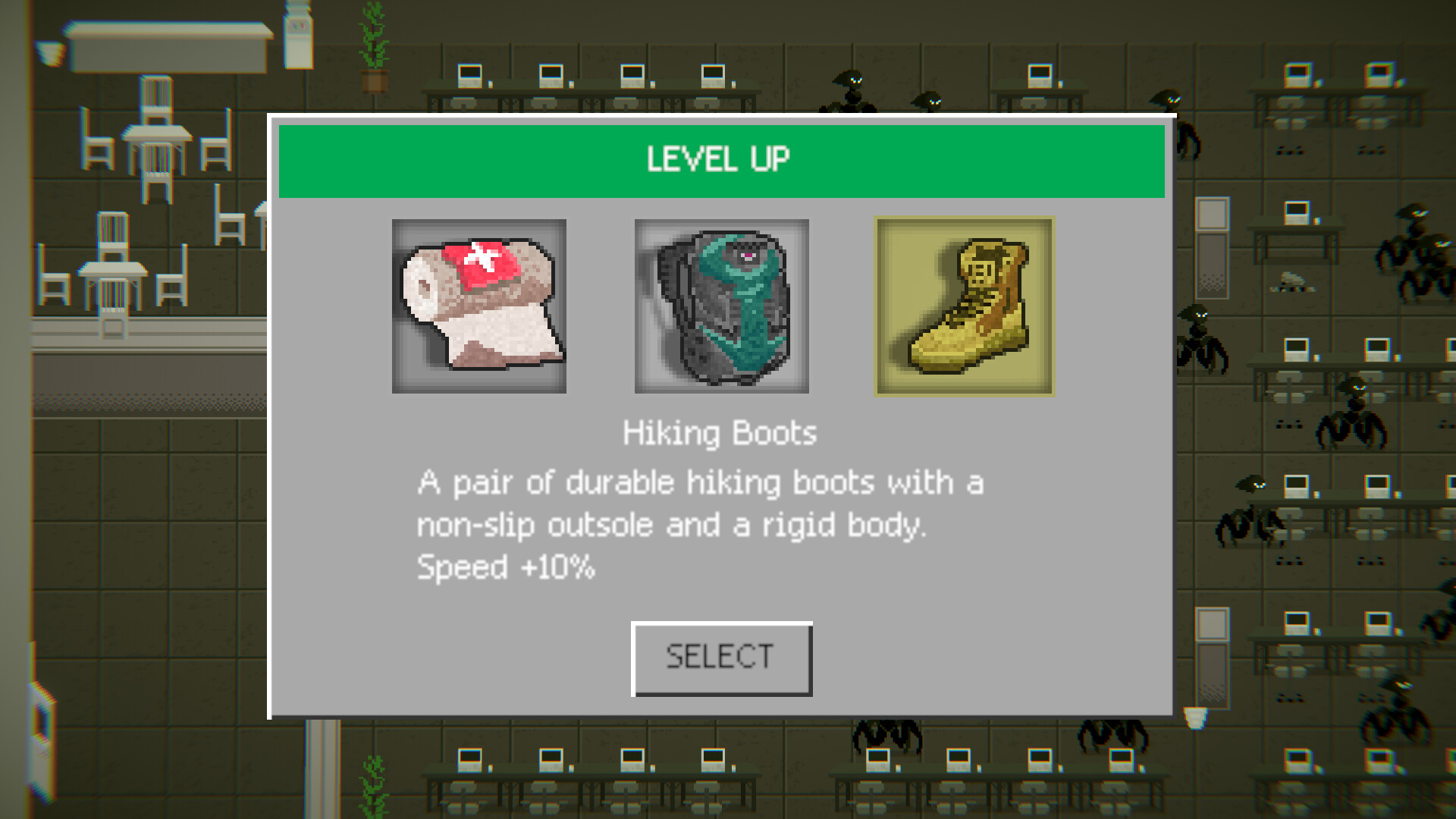Click the green LEVEL UP header banner
The height and width of the screenshot is (819, 1456).
point(720,158)
